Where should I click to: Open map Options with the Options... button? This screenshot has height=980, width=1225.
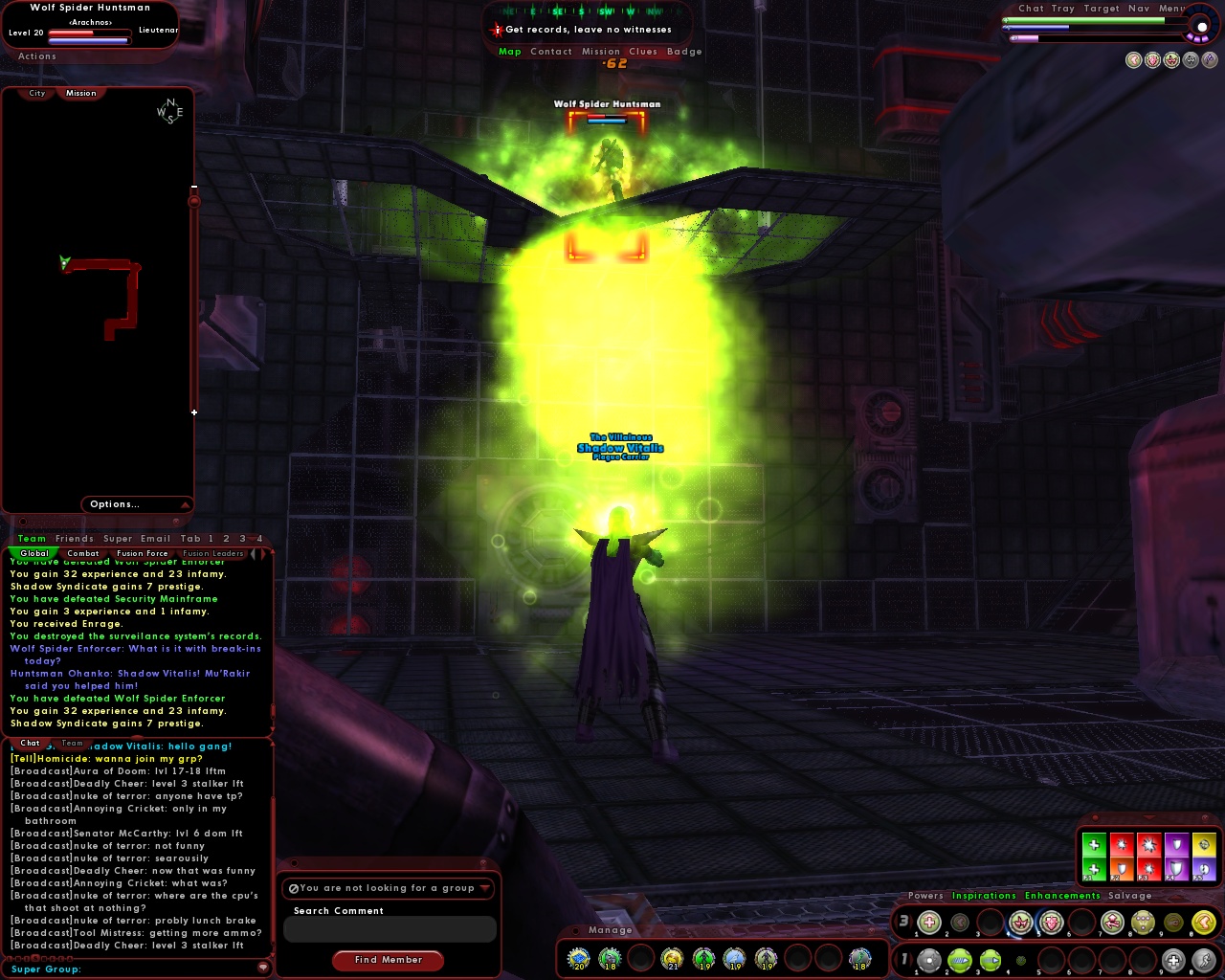click(x=116, y=504)
